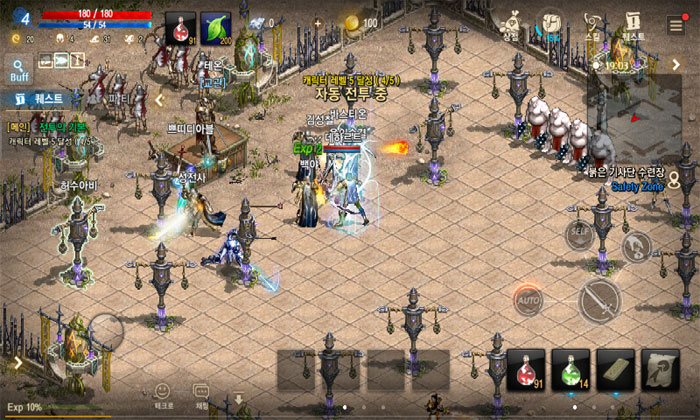Open the quest (퀘스트) top icon
The image size is (700, 420).
click(632, 24)
